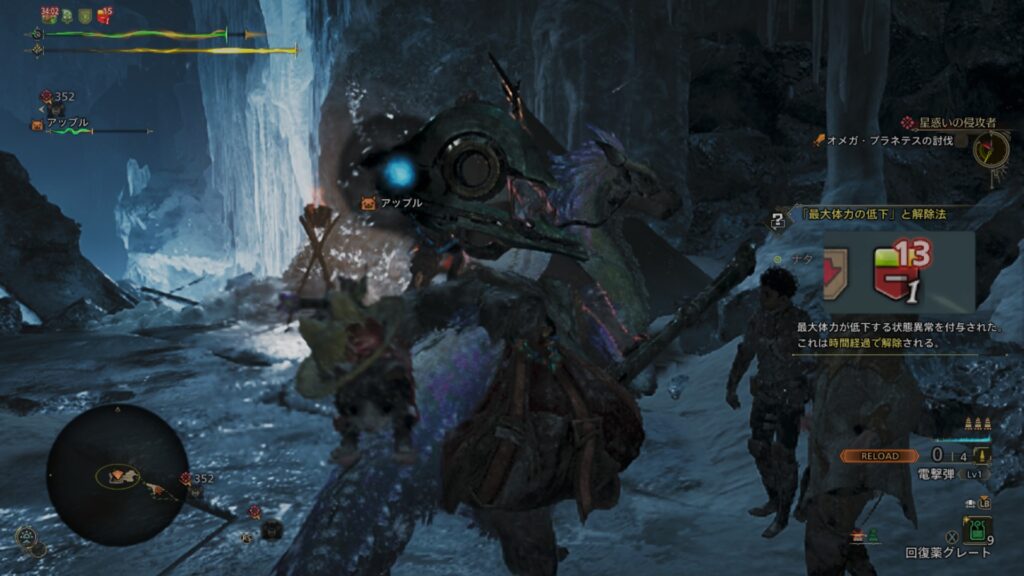
Task: Select Palico アップル's status entry
Action: [68, 123]
